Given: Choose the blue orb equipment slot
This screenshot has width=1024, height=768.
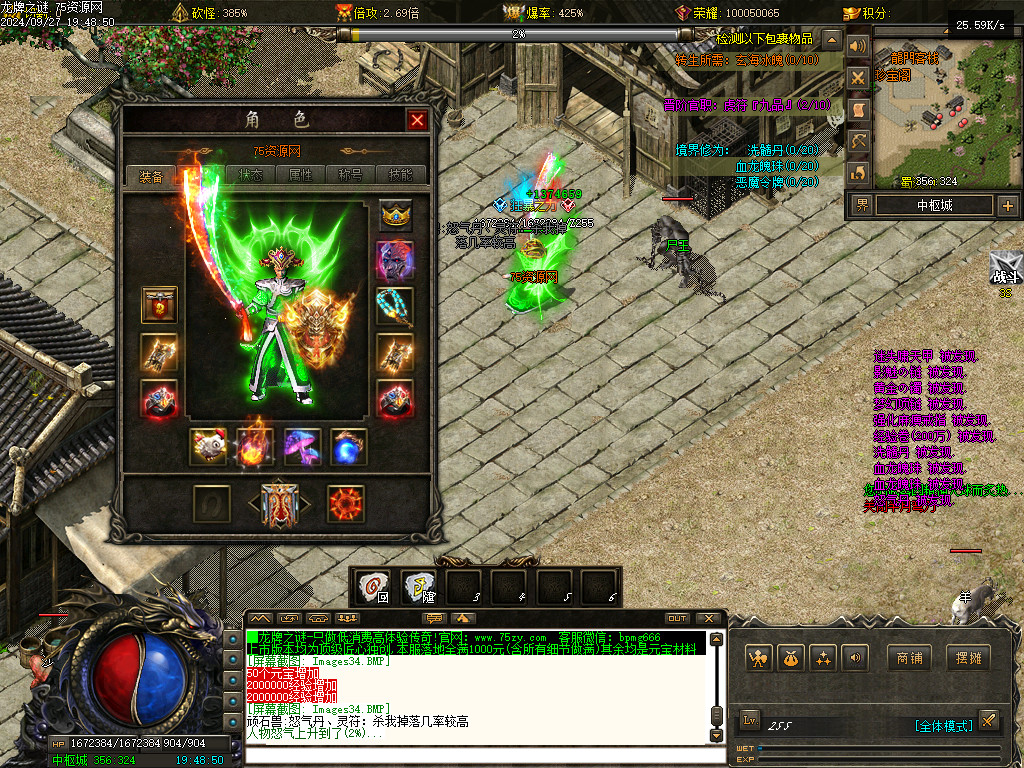Looking at the screenshot, I should [x=349, y=447].
